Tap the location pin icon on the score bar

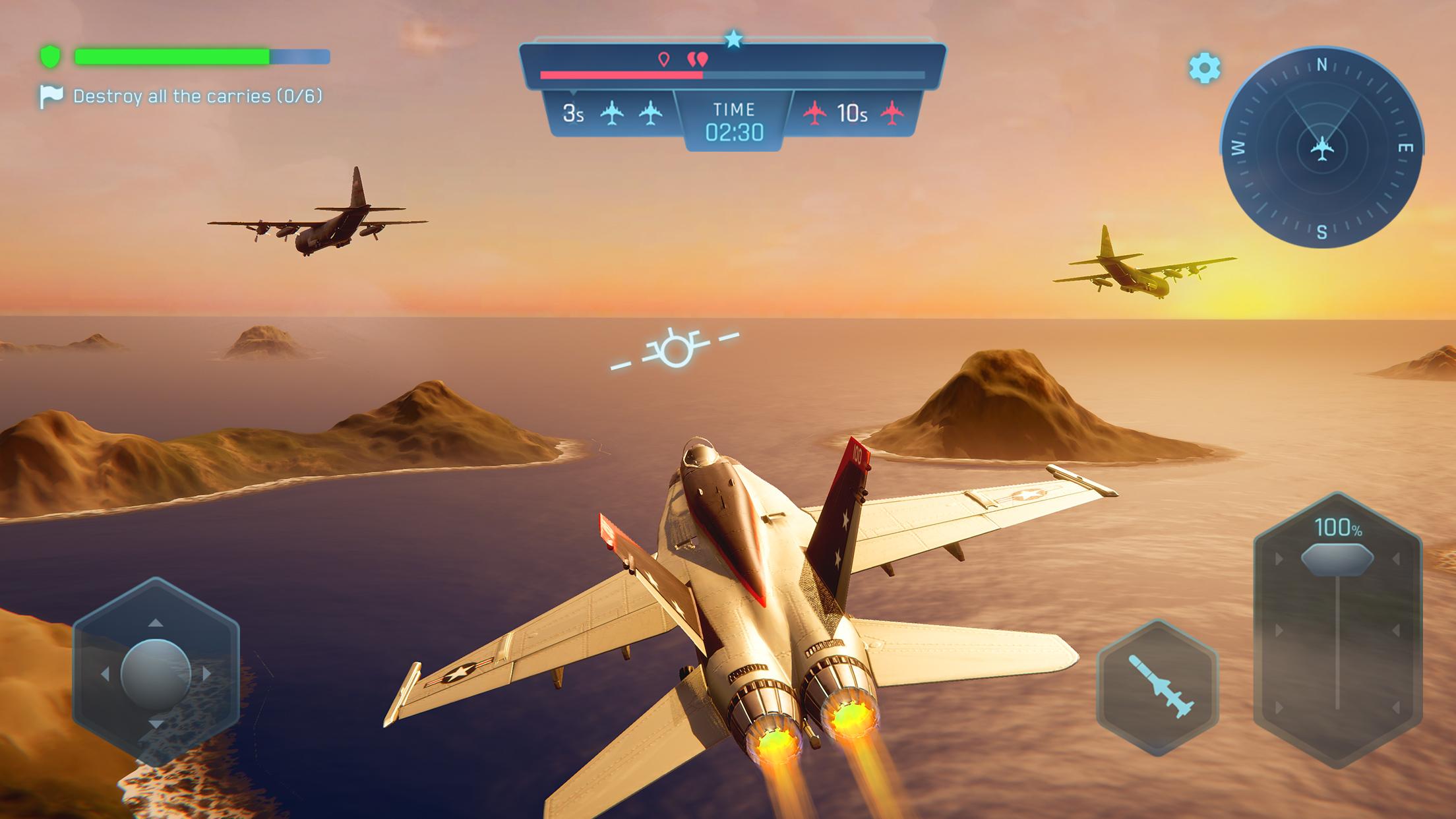click(665, 58)
